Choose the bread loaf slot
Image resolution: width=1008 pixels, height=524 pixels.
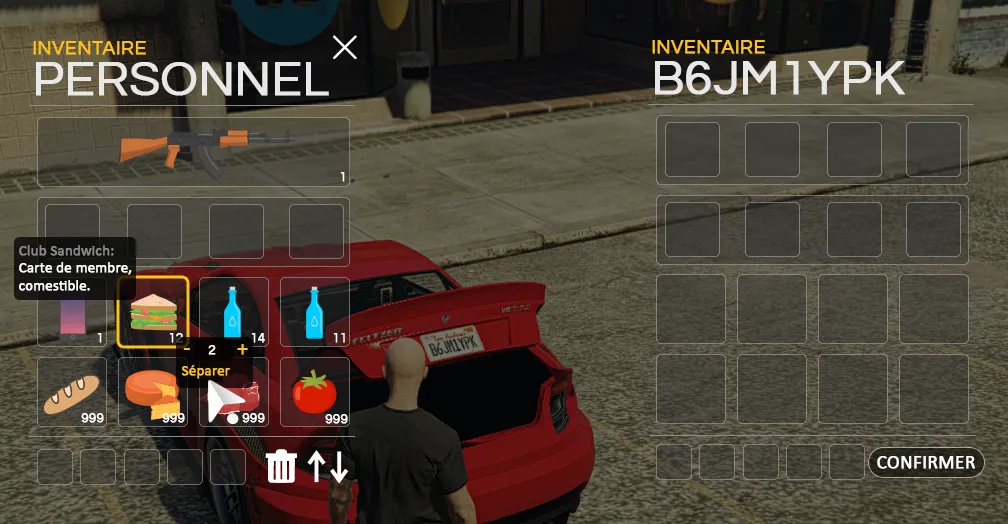[x=71, y=393]
